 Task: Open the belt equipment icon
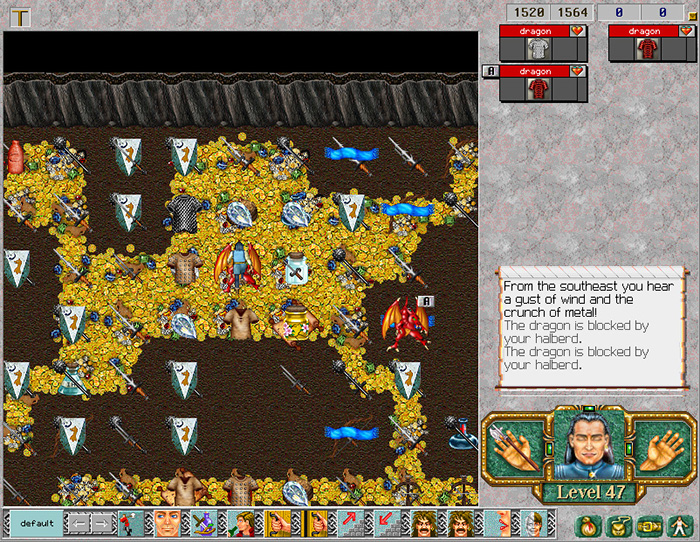(650, 525)
